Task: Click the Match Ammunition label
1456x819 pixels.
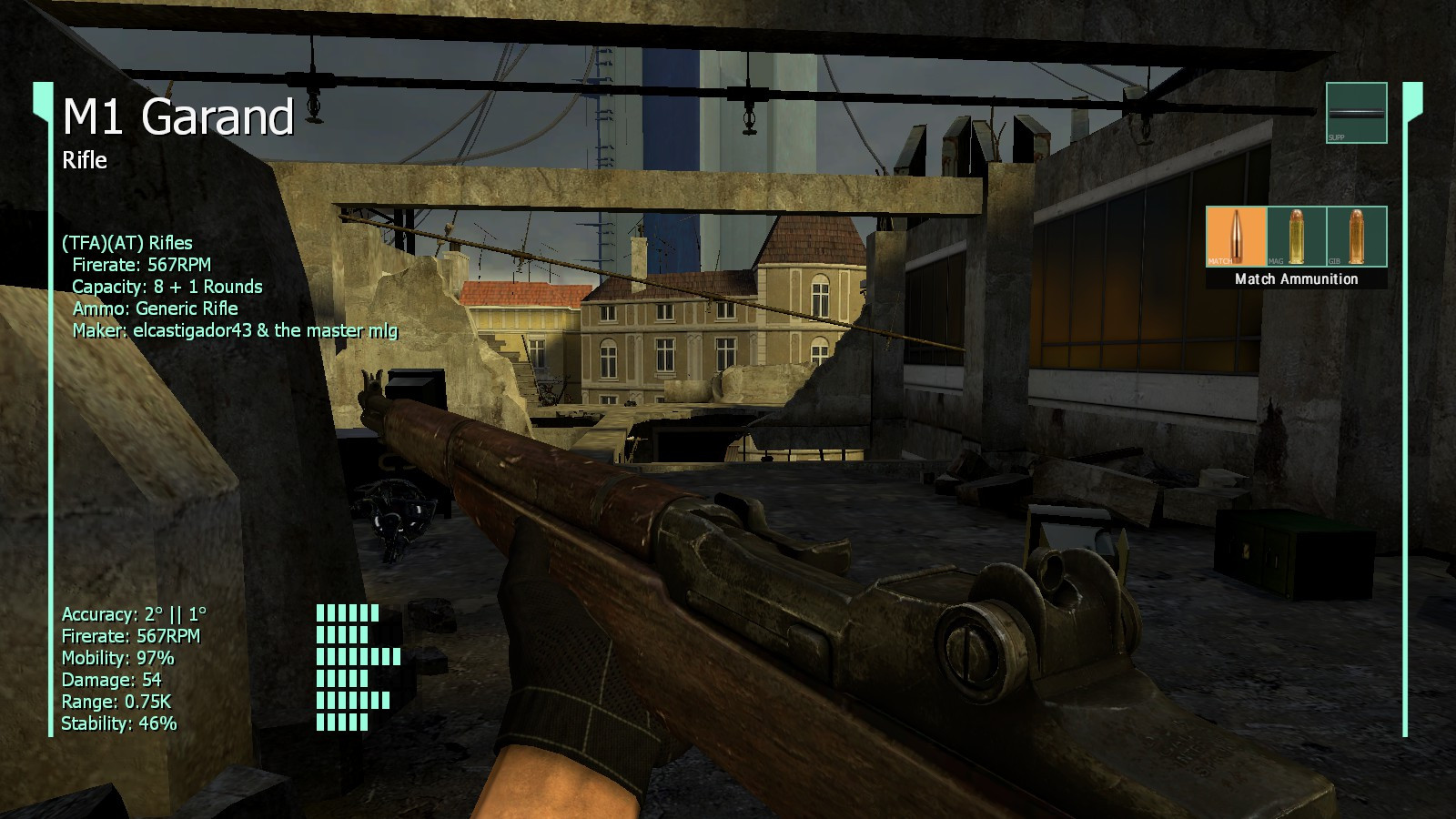Action: click(x=1296, y=278)
